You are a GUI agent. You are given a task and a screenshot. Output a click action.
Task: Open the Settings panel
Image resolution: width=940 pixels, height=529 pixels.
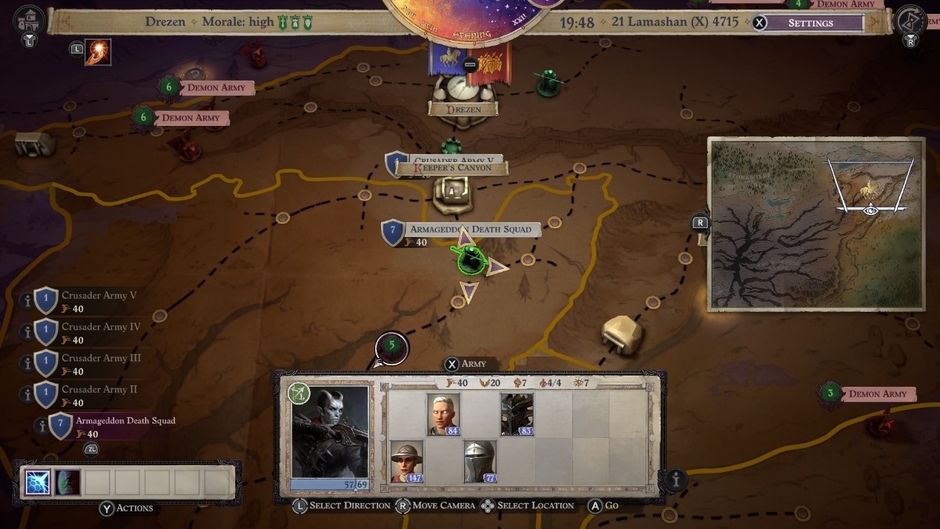tap(809, 23)
